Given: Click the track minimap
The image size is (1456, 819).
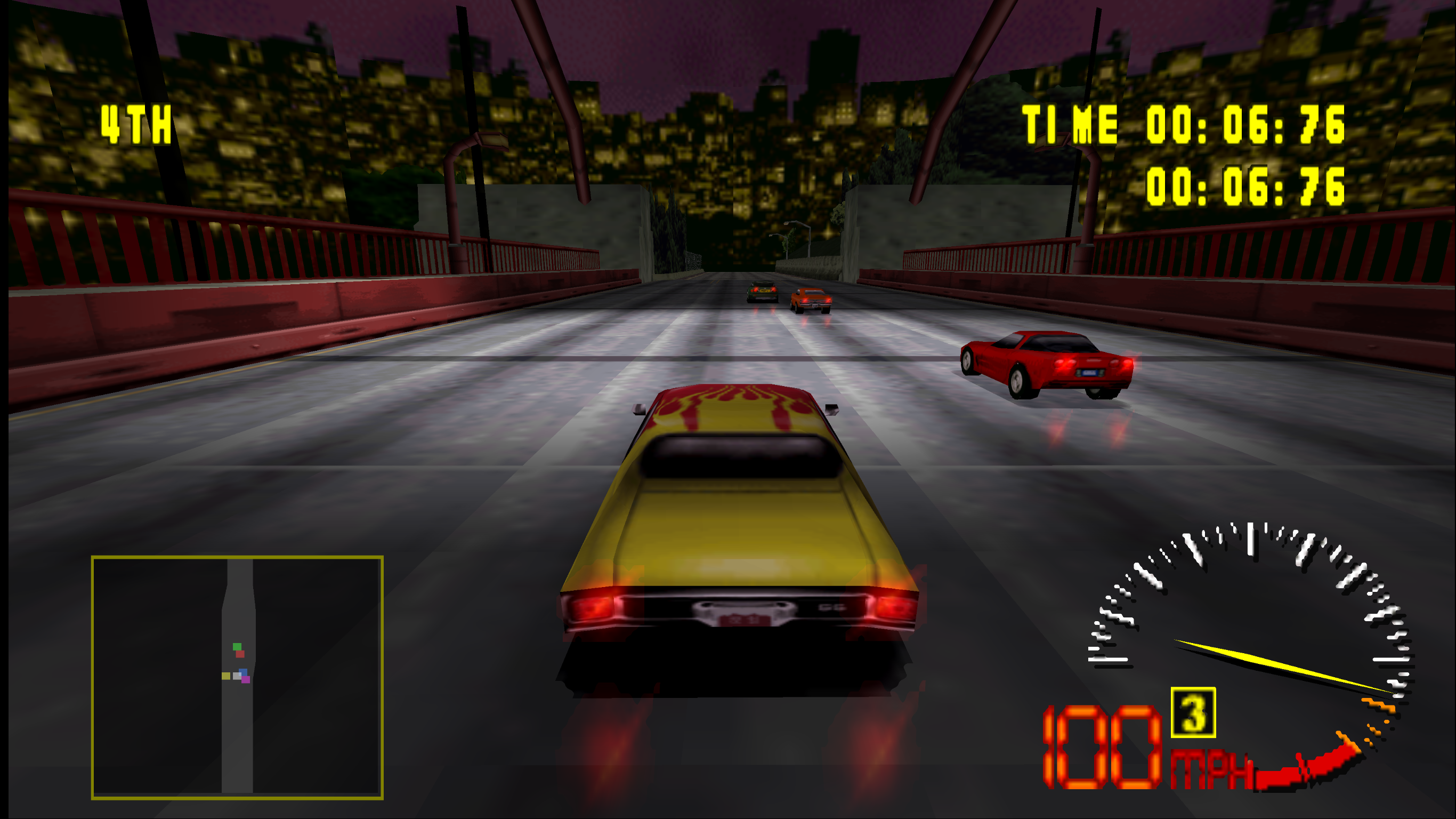Looking at the screenshot, I should point(237,677).
